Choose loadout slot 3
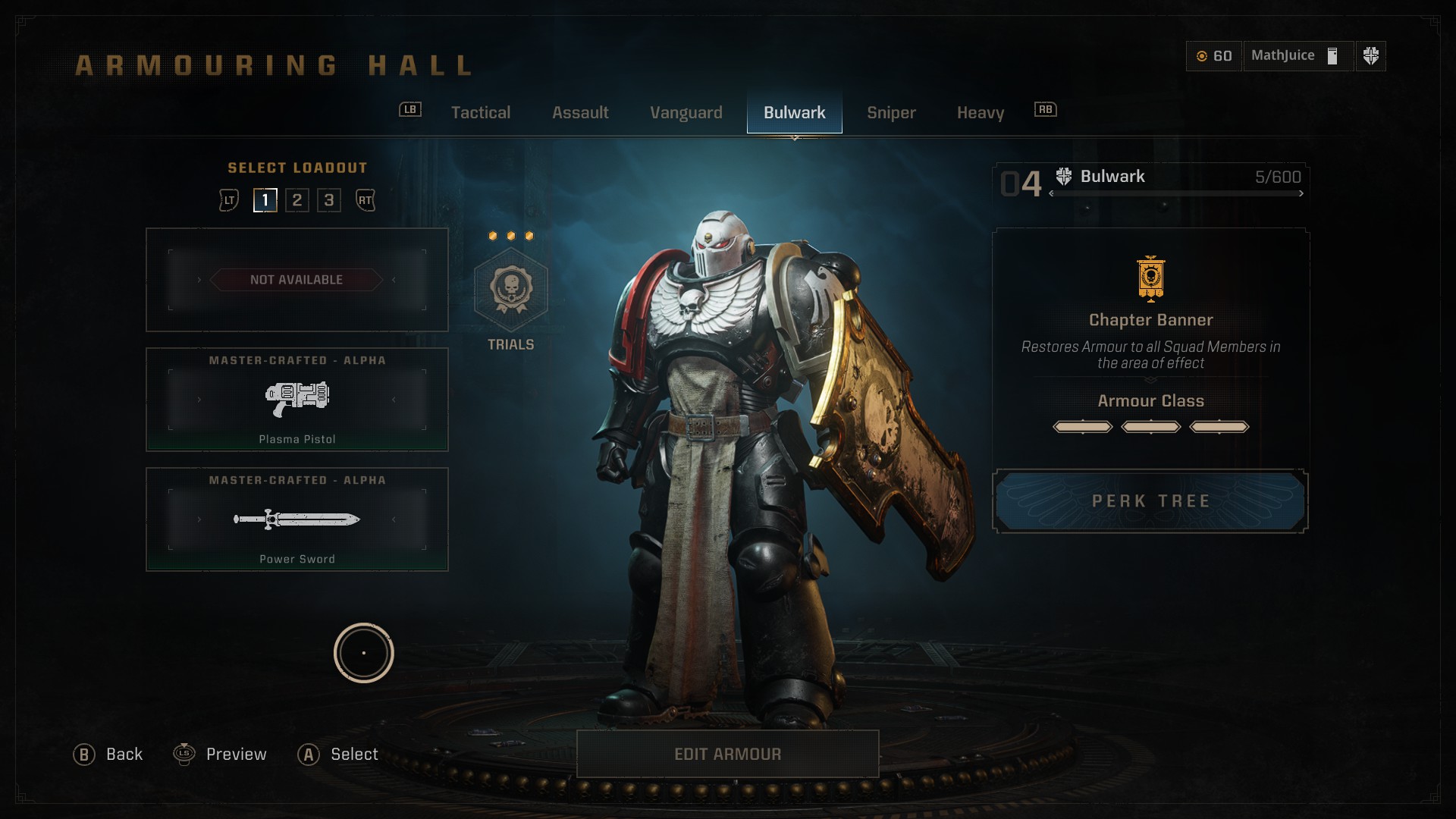 pos(329,200)
